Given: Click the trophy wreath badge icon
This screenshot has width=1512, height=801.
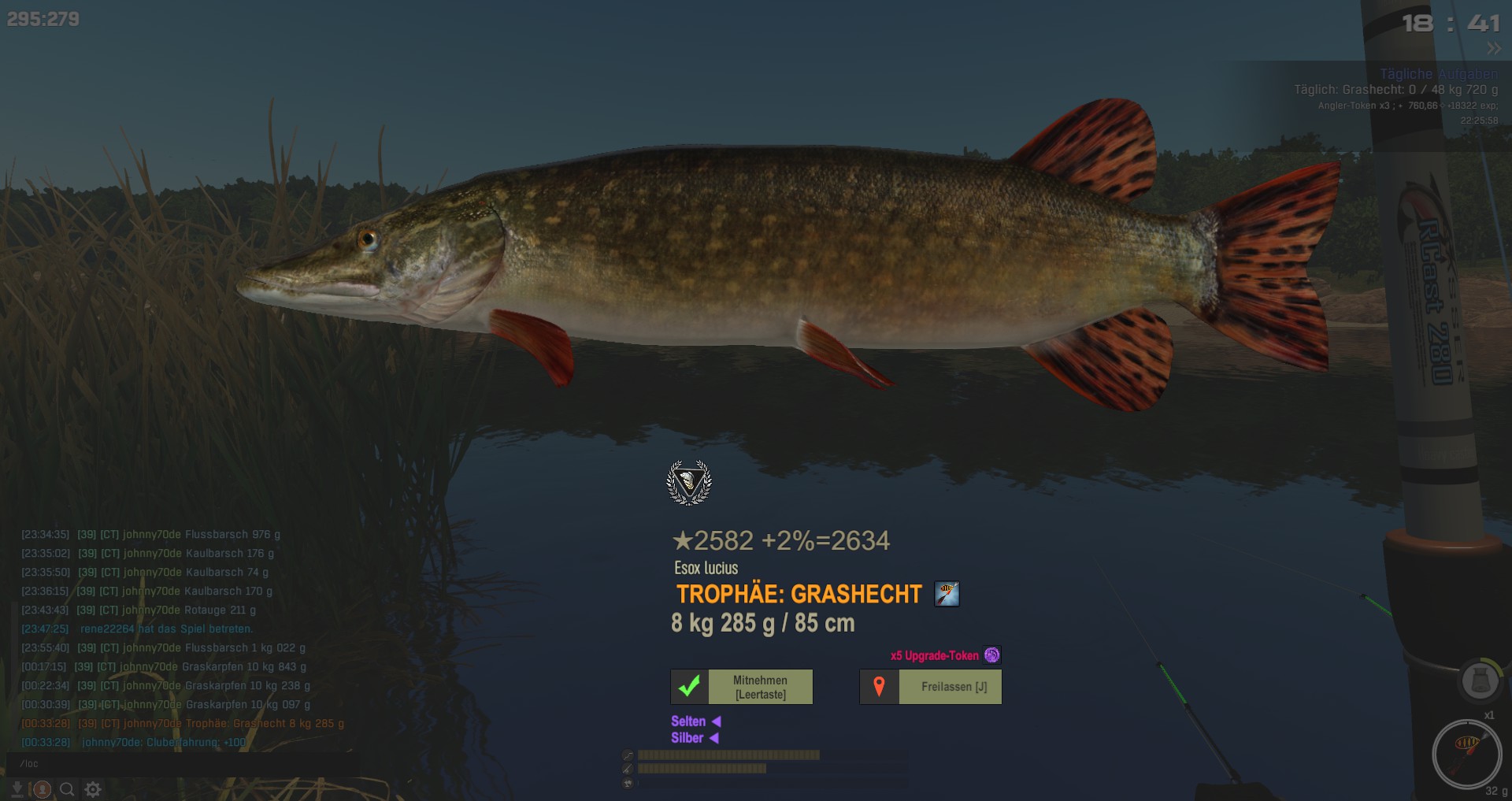Looking at the screenshot, I should tap(689, 482).
